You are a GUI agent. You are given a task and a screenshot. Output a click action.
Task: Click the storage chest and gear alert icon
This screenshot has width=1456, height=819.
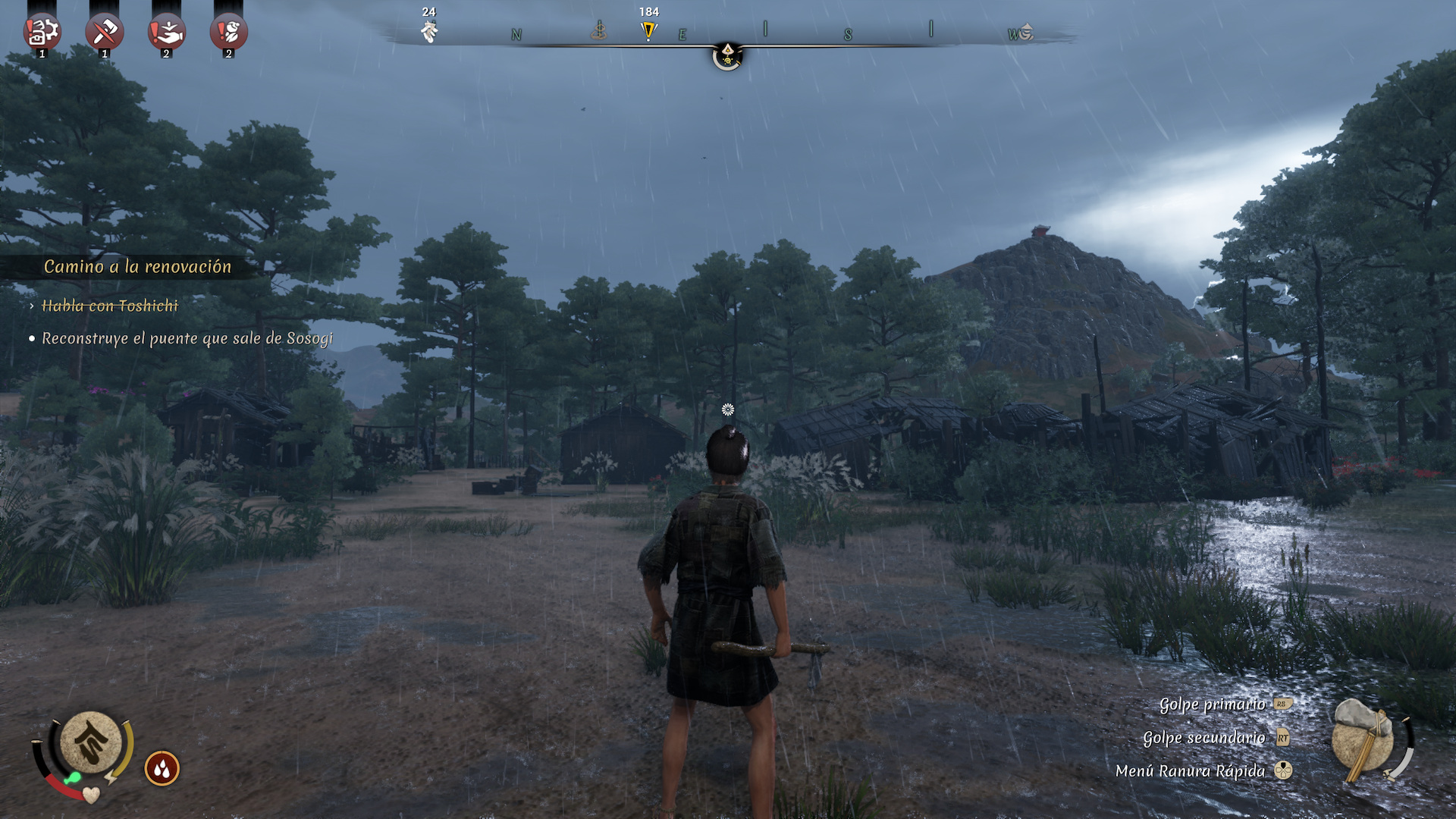click(42, 33)
